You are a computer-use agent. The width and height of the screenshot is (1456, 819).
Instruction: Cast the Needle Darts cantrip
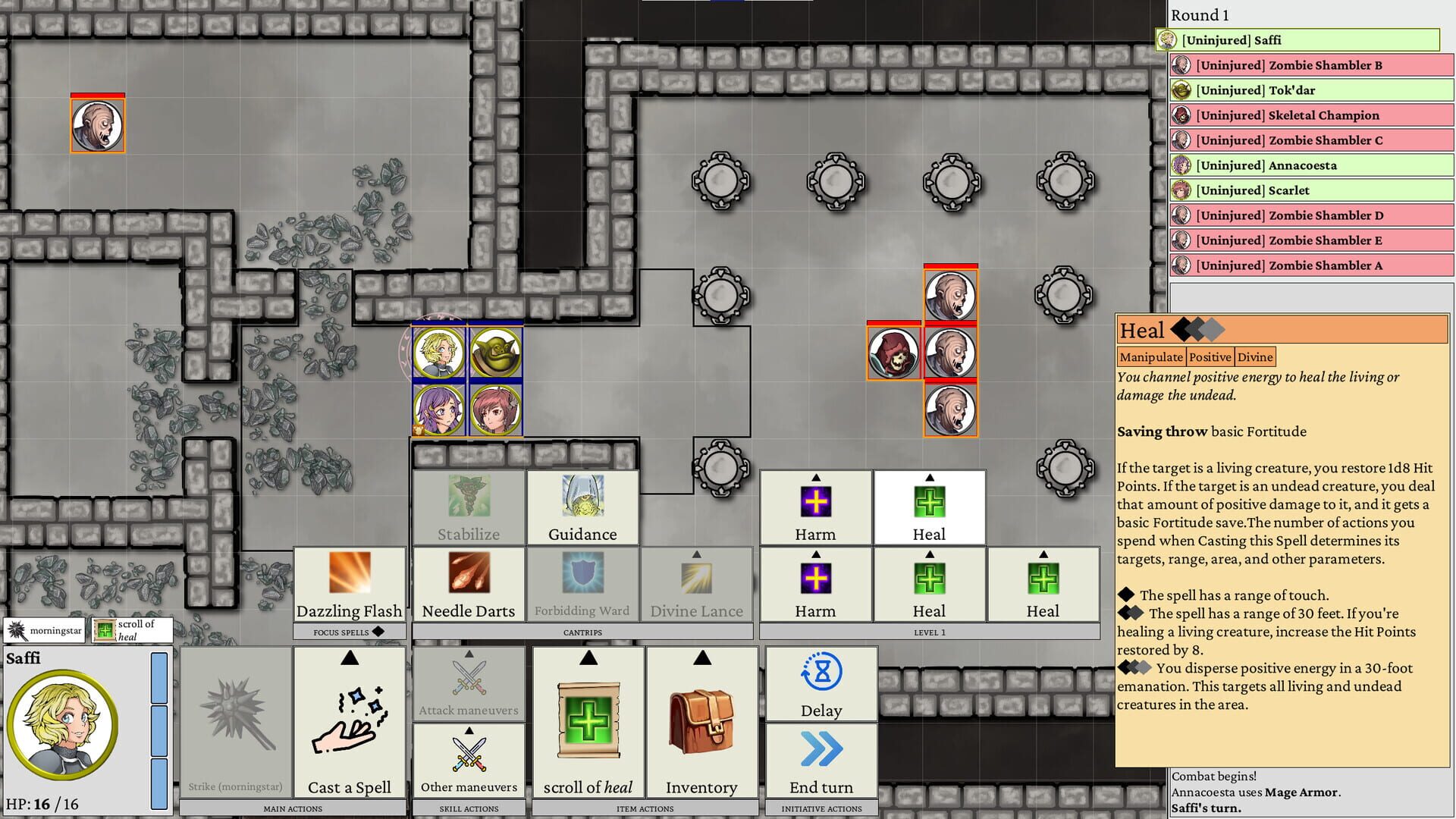click(x=468, y=584)
